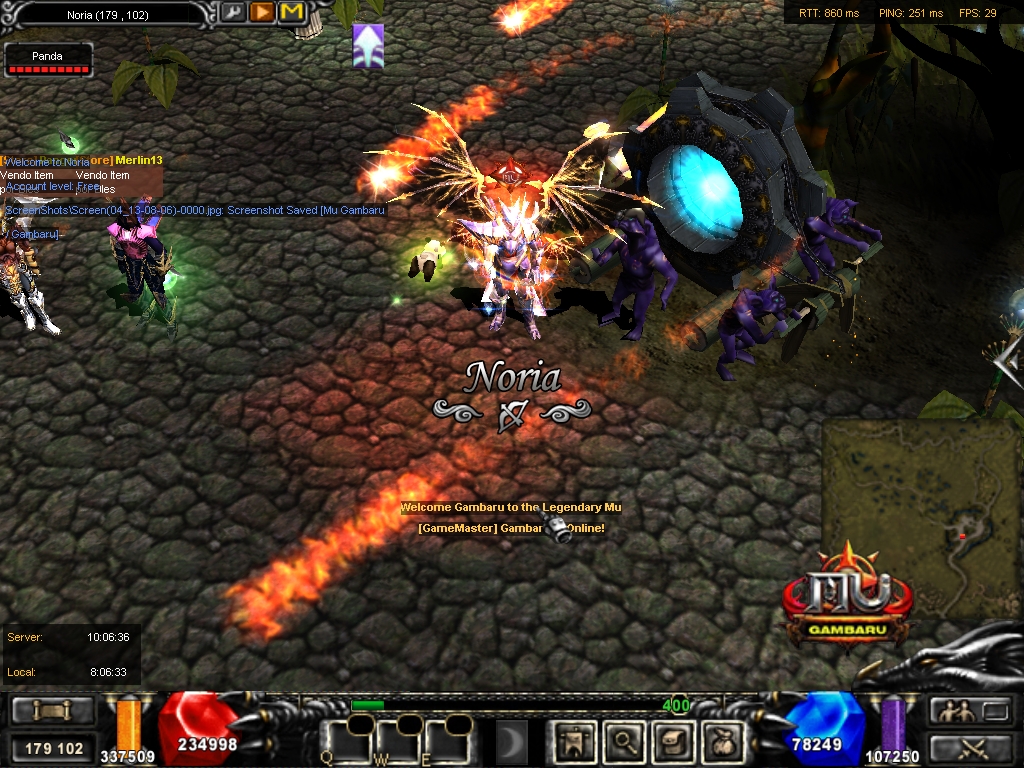Click the yellow M button
The width and height of the screenshot is (1024, 768).
291,13
